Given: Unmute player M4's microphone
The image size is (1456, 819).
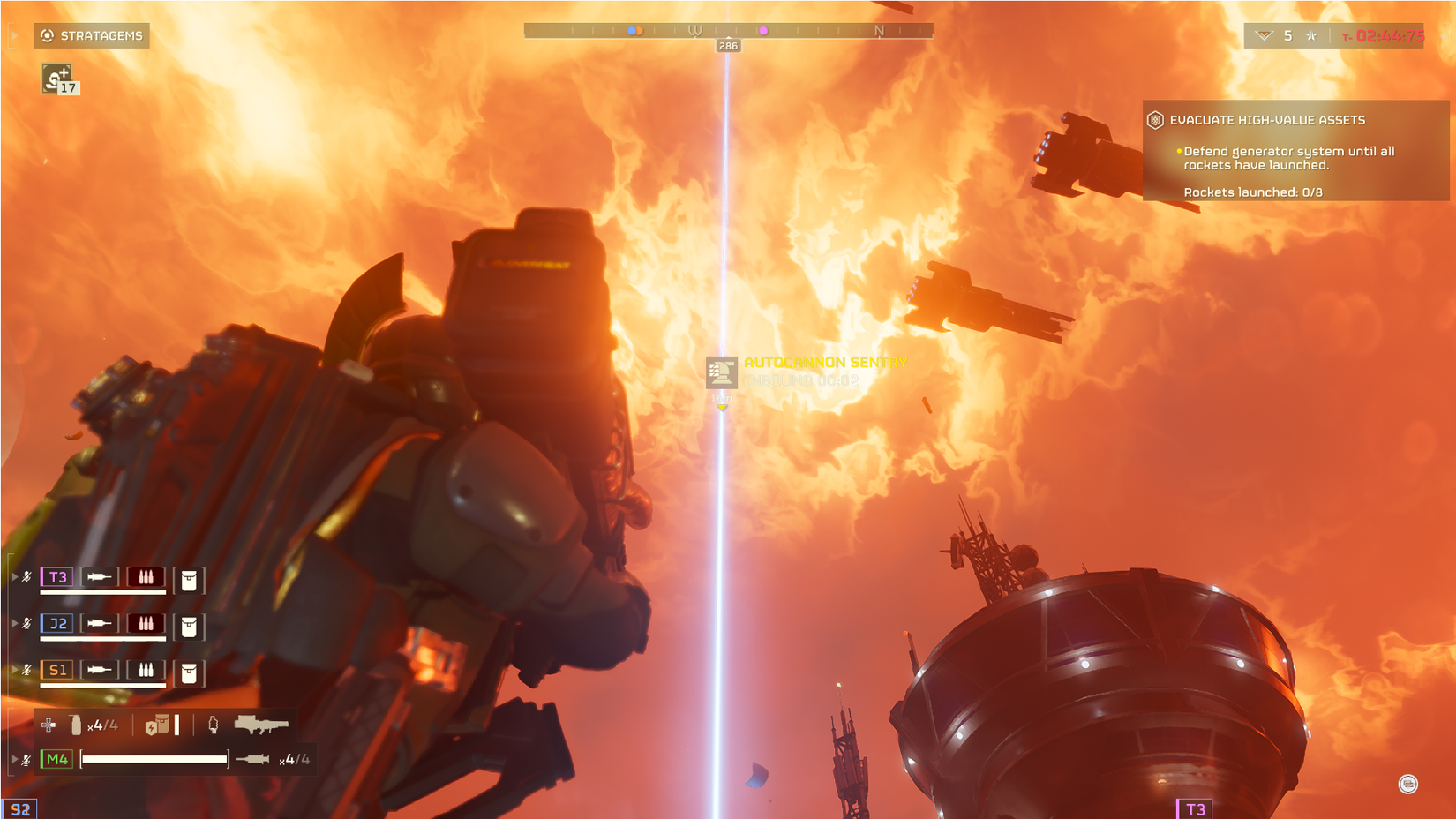Looking at the screenshot, I should point(26,758).
